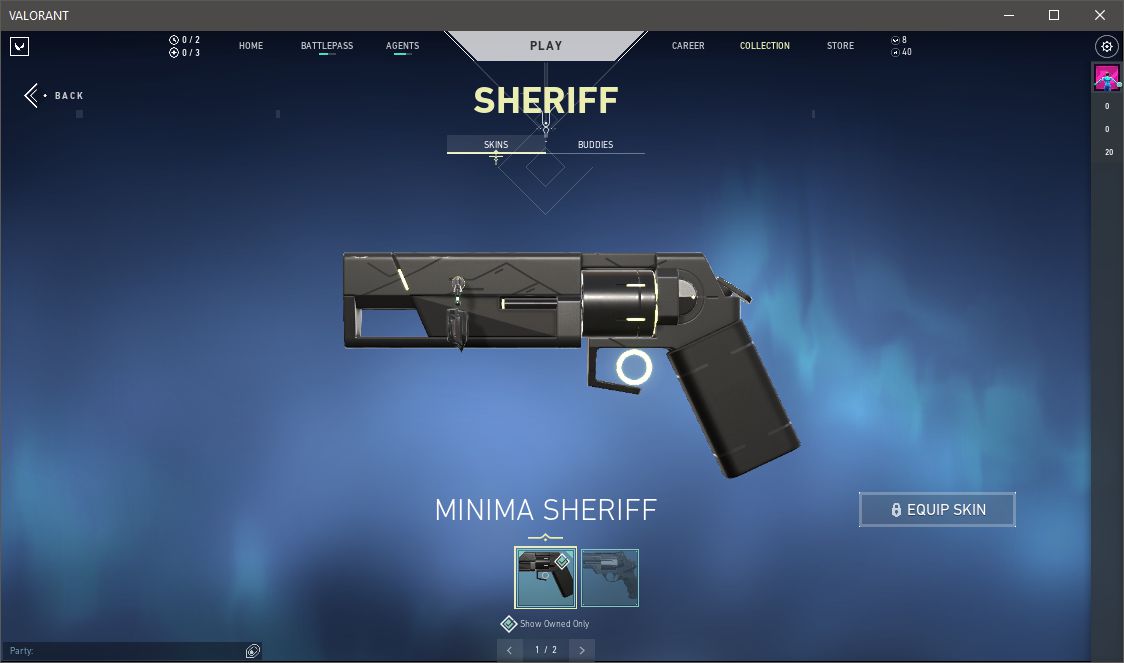
Task: Open the Collection menu
Action: (765, 46)
